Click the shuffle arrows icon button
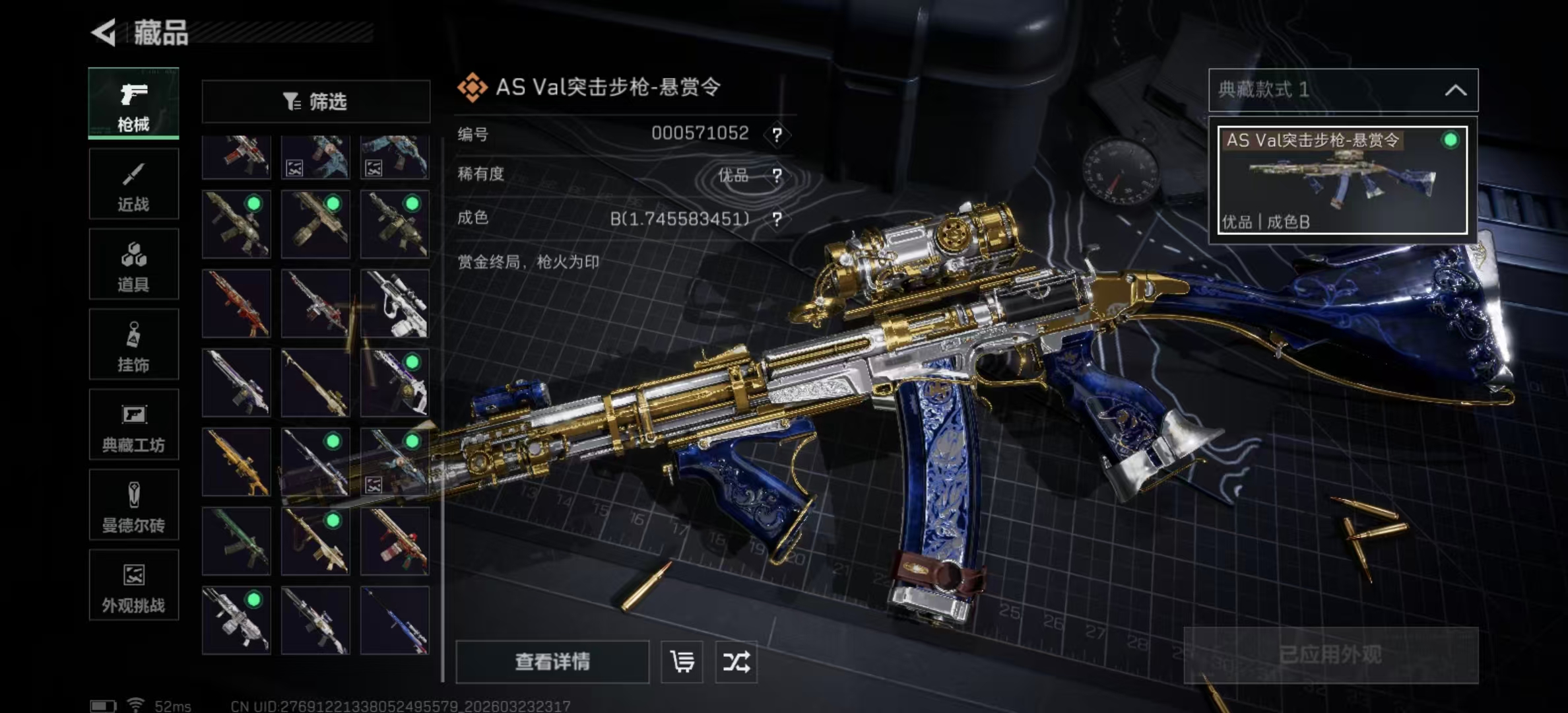 coord(736,662)
